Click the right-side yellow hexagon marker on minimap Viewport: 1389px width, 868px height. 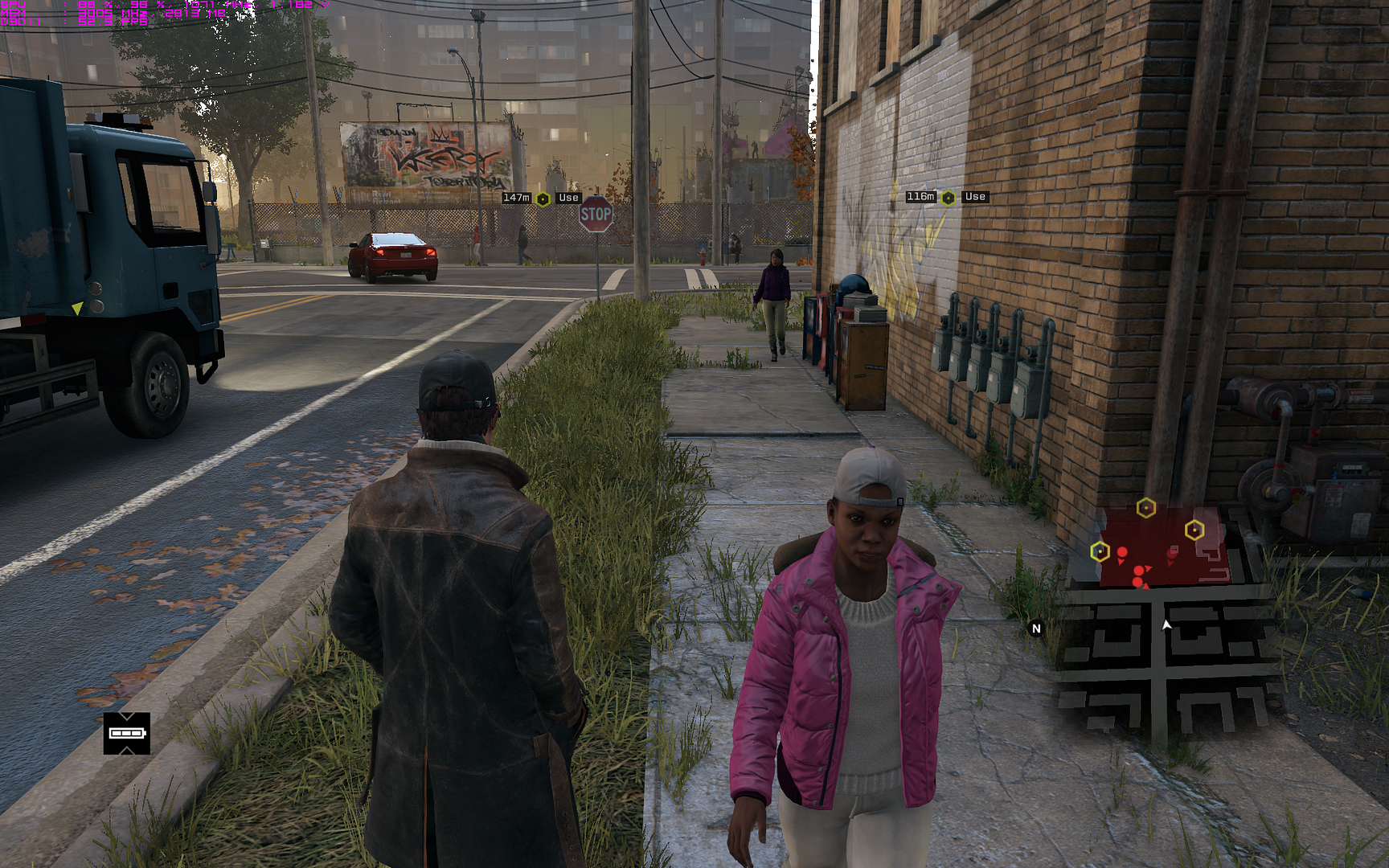(x=1194, y=530)
